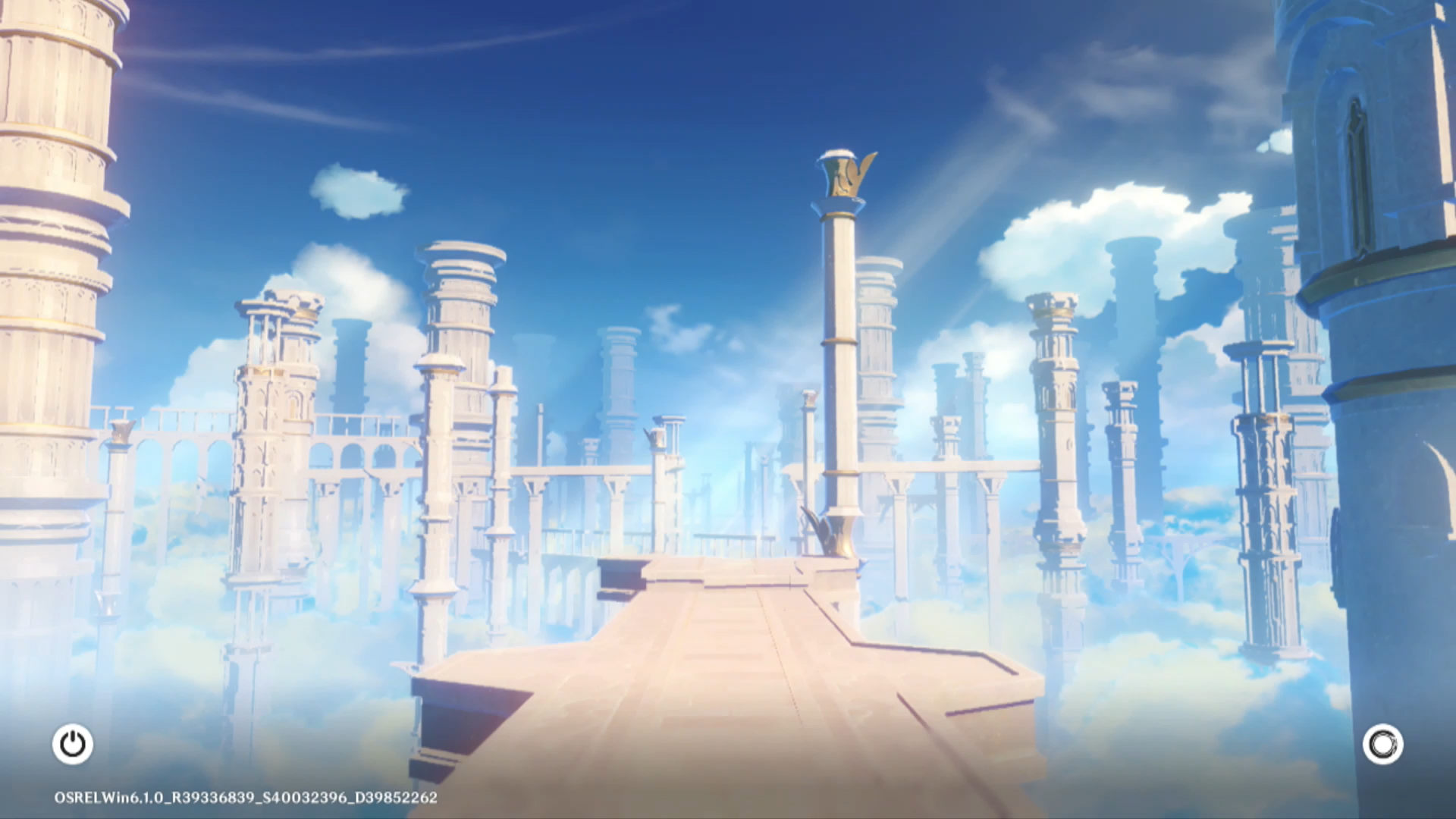Image resolution: width=1456 pixels, height=819 pixels.
Task: Open the circular ring icon menu
Action: coord(1382,744)
